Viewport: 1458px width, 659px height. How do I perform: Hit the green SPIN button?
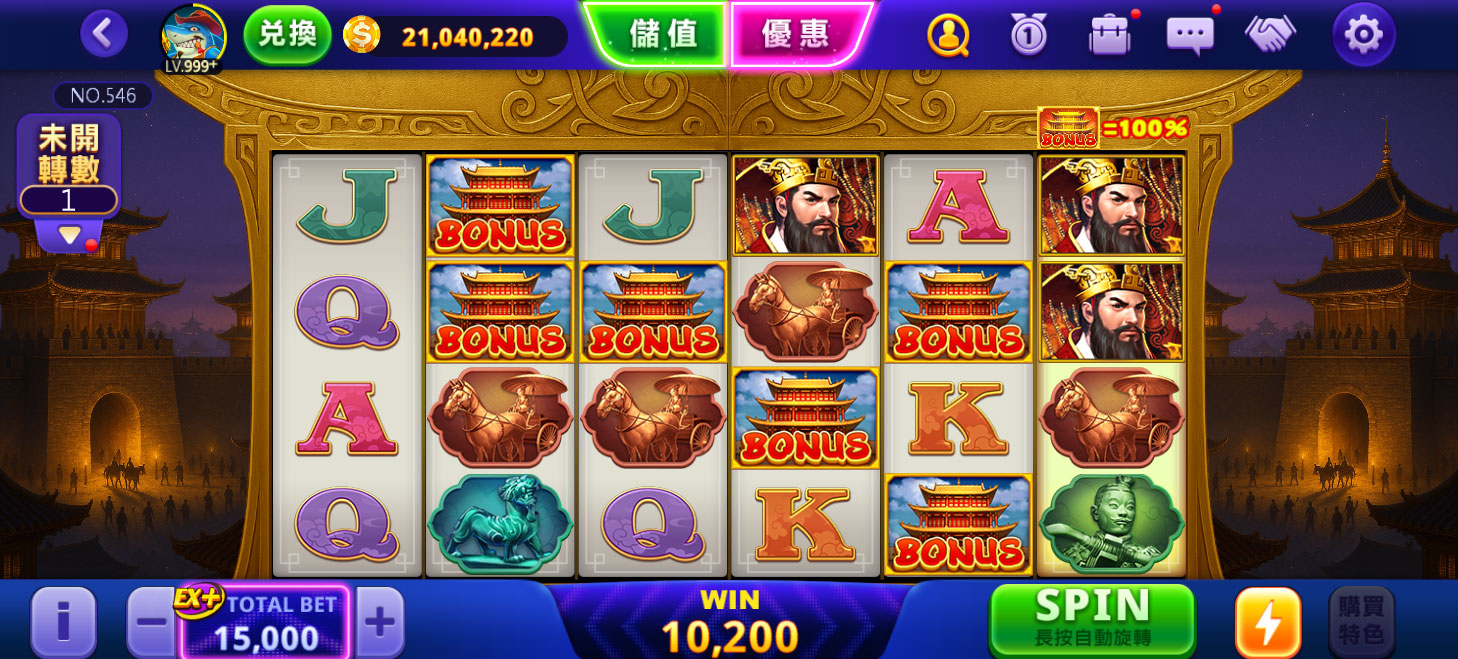pyautogui.click(x=1092, y=618)
